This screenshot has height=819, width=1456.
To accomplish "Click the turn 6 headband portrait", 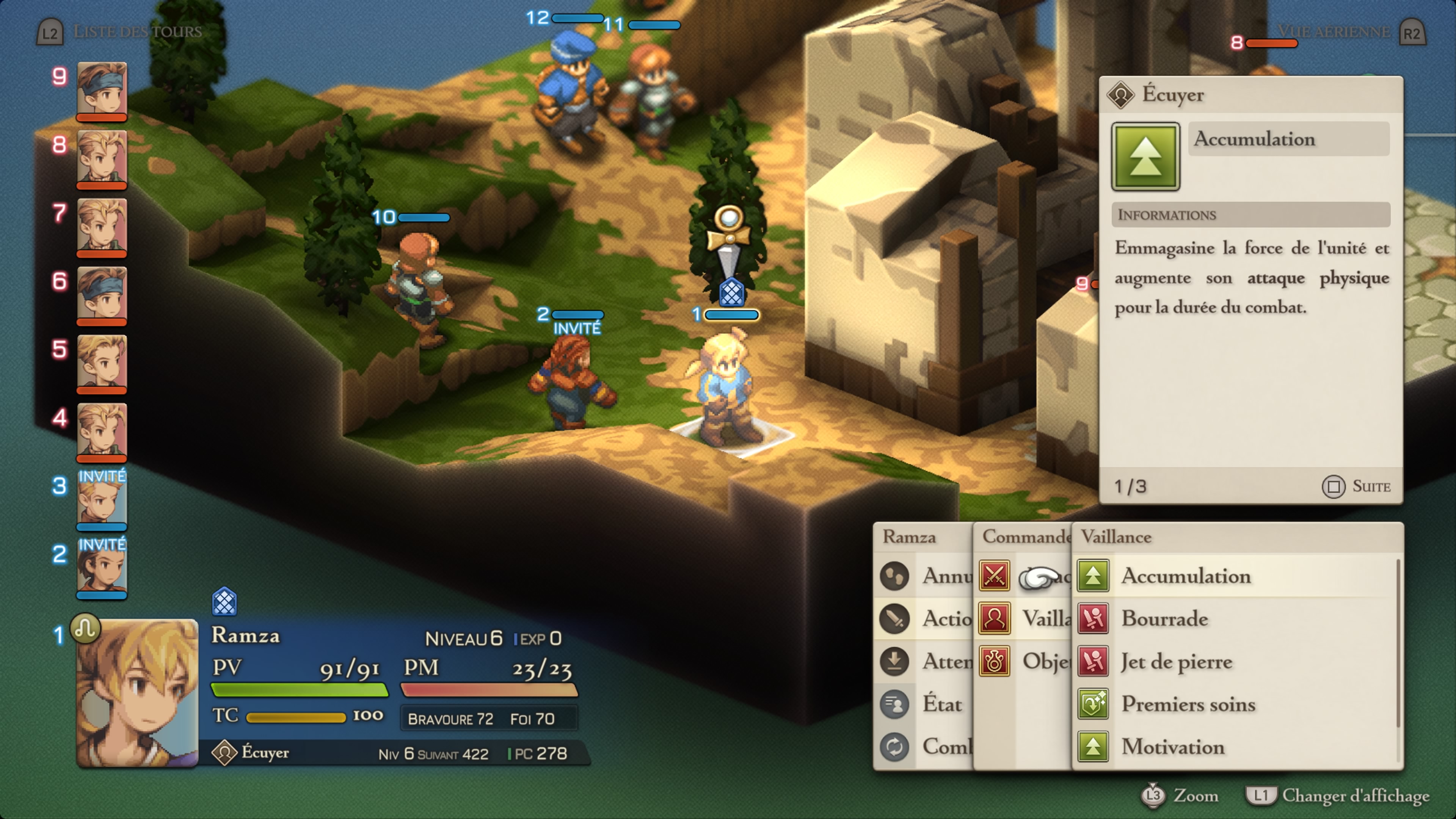I will click(x=102, y=295).
